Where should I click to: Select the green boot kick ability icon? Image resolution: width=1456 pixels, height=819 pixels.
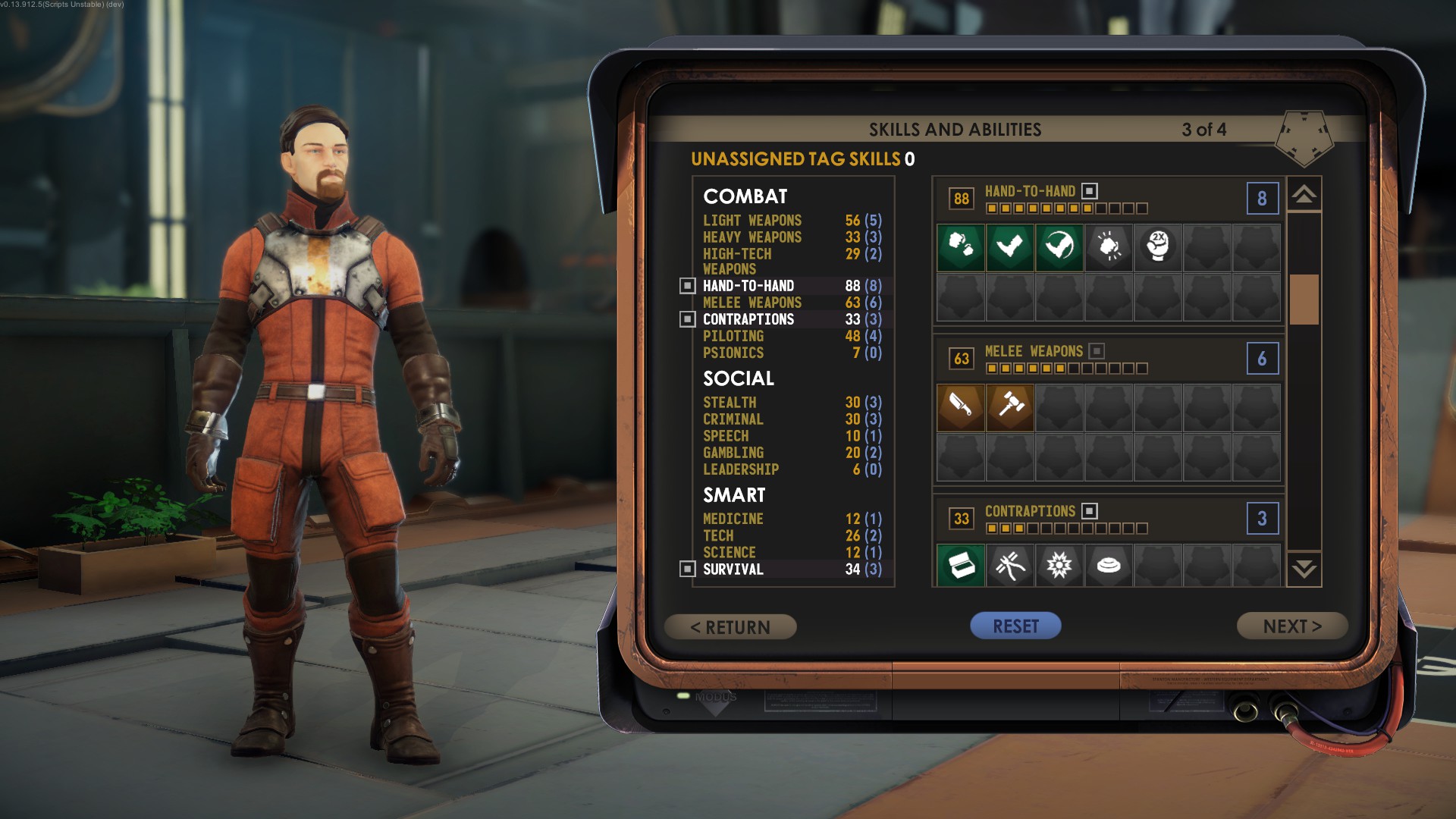coord(1009,247)
